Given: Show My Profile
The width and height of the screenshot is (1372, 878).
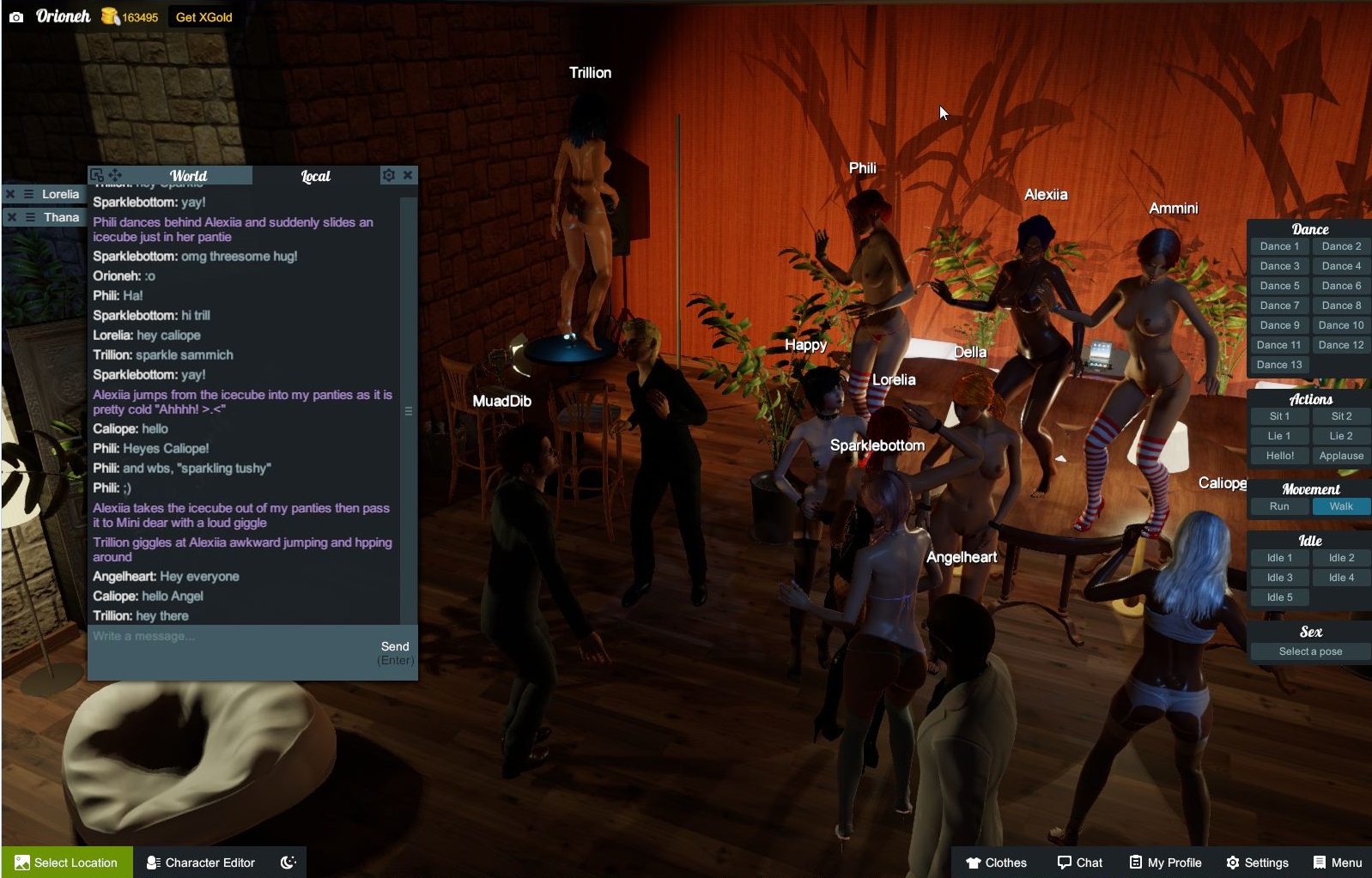Looking at the screenshot, I should click(1165, 863).
